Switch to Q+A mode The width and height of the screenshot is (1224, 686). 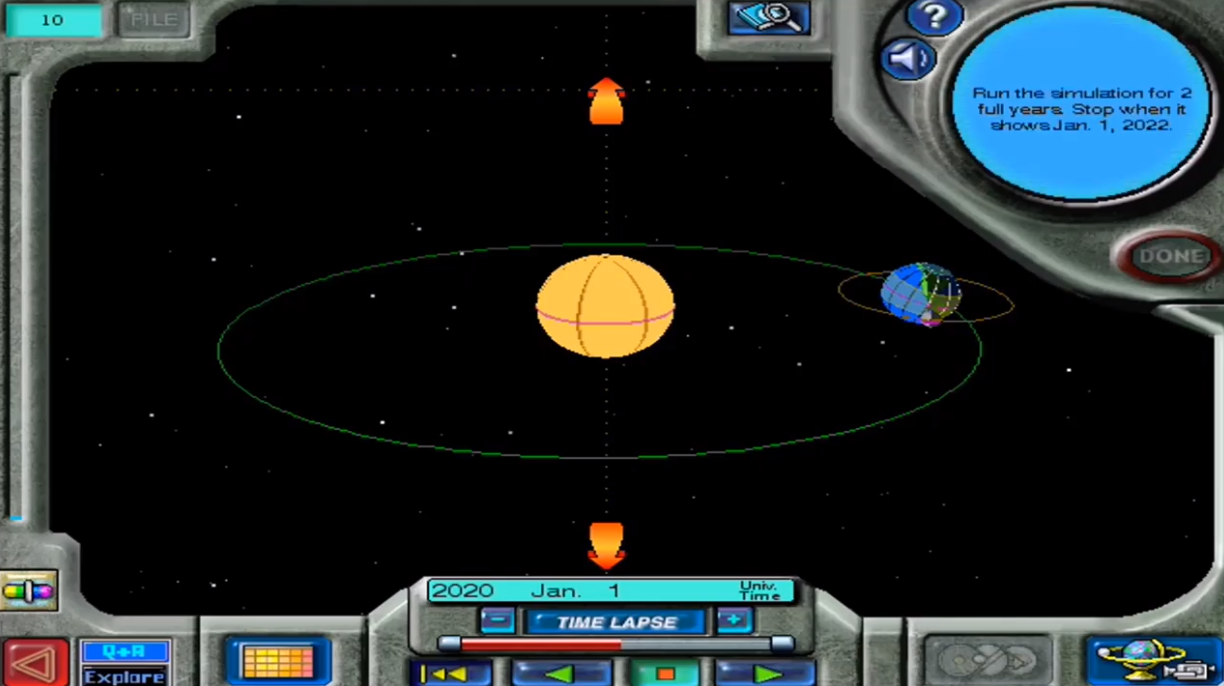pos(124,652)
